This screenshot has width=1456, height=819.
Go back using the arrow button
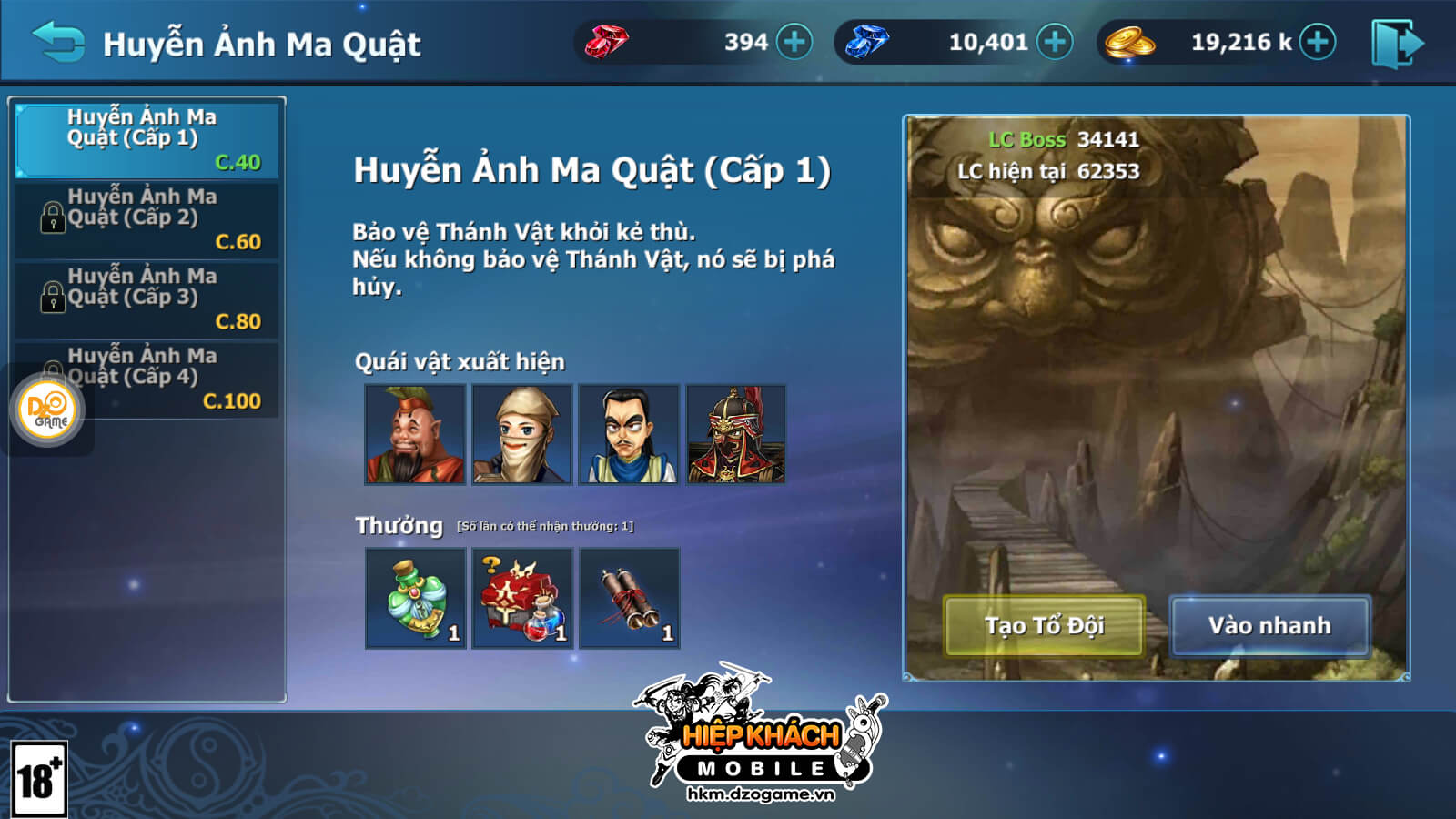coord(58,43)
